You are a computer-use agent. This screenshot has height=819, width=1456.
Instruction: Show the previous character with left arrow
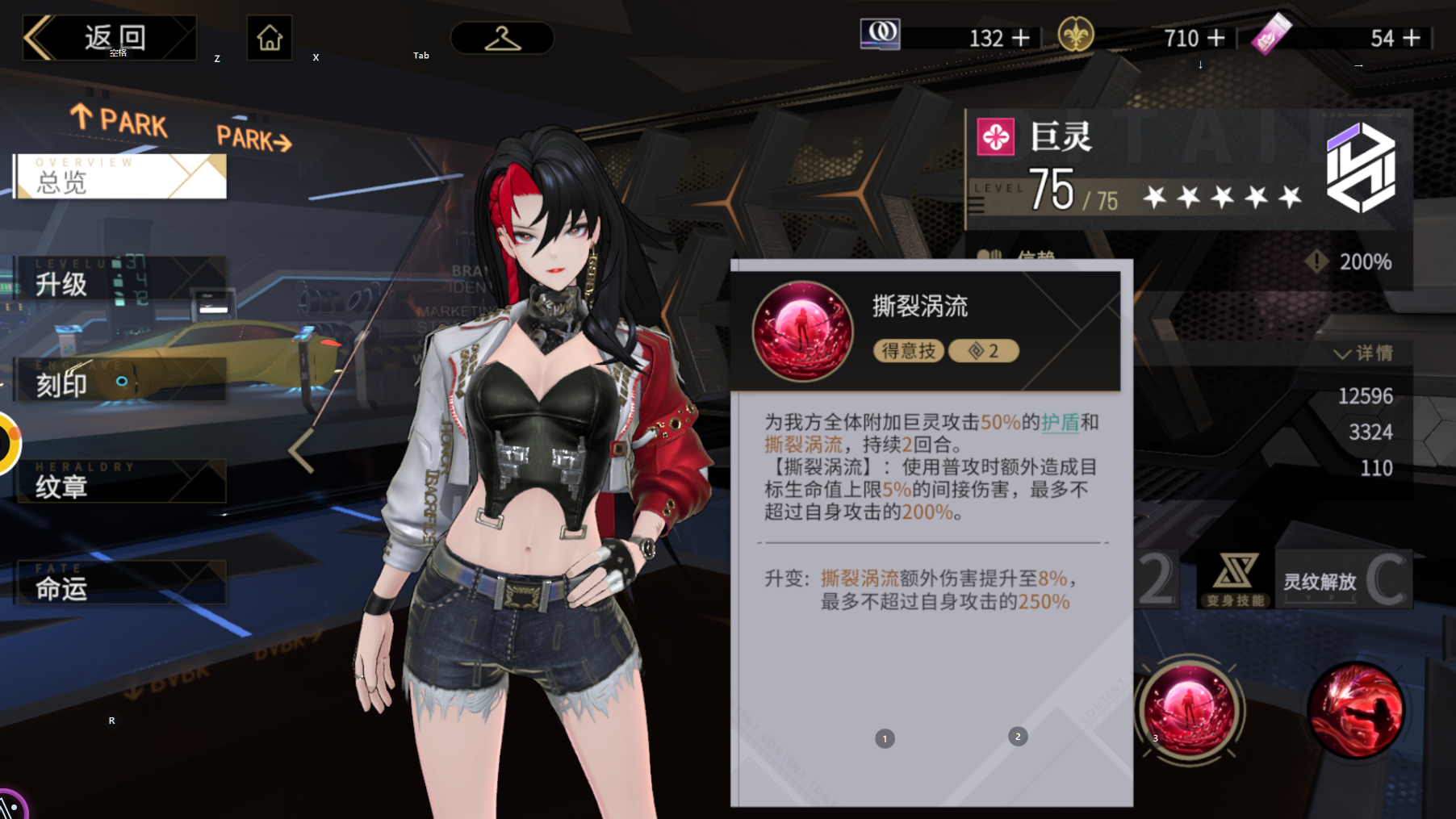pos(302,451)
